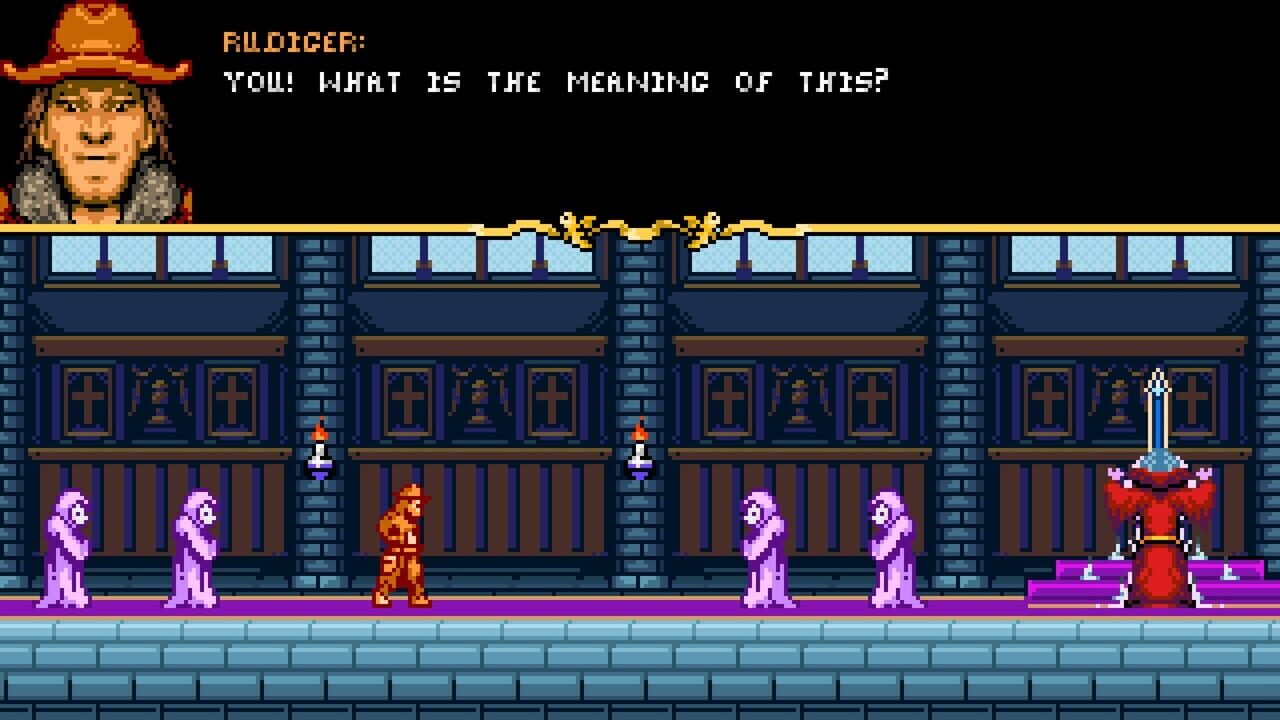Click the right wall torch sconce

pyautogui.click(x=638, y=450)
